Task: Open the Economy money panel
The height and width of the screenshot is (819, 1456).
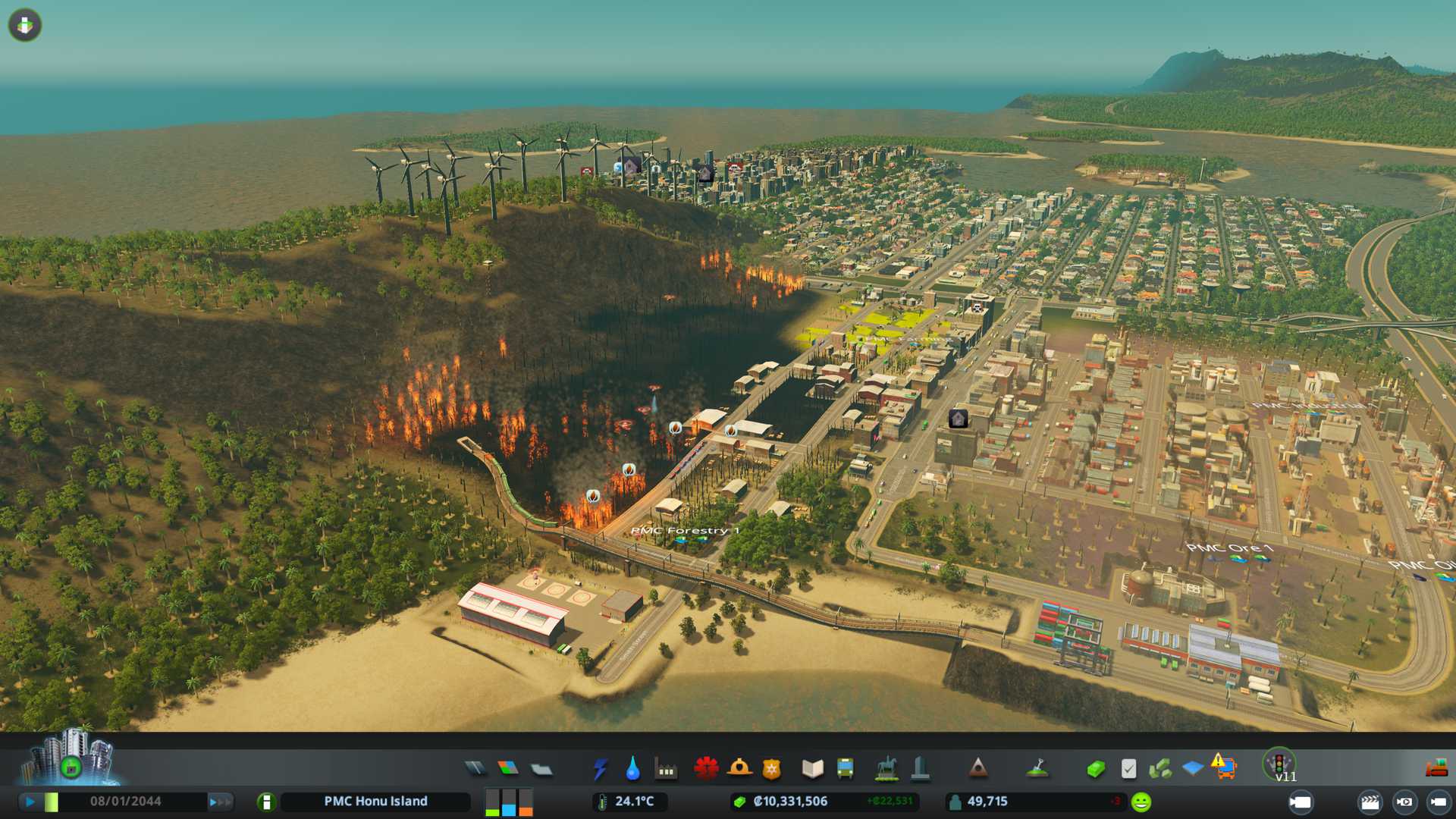Action: click(x=1095, y=769)
